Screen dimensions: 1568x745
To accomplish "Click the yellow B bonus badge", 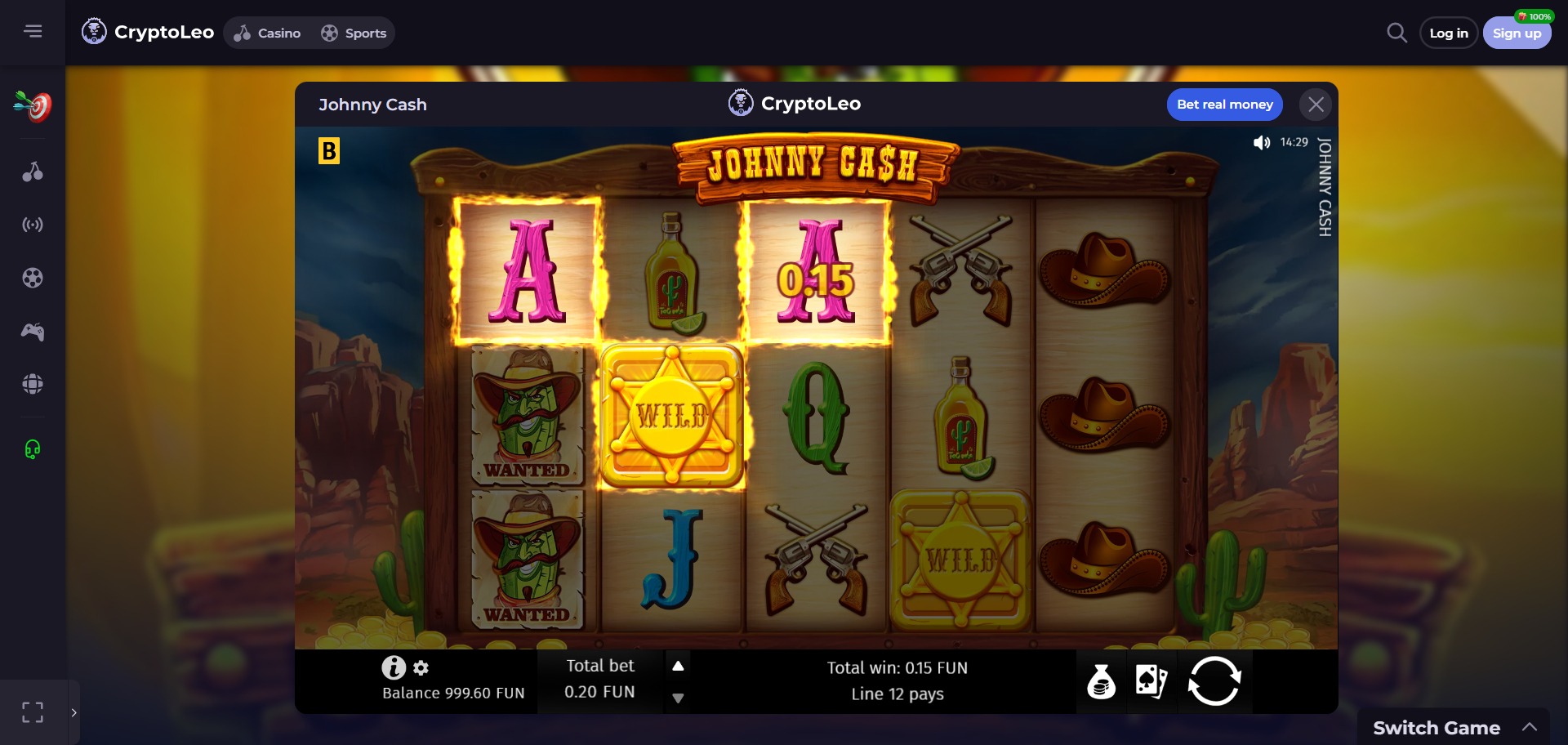I will pyautogui.click(x=329, y=152).
